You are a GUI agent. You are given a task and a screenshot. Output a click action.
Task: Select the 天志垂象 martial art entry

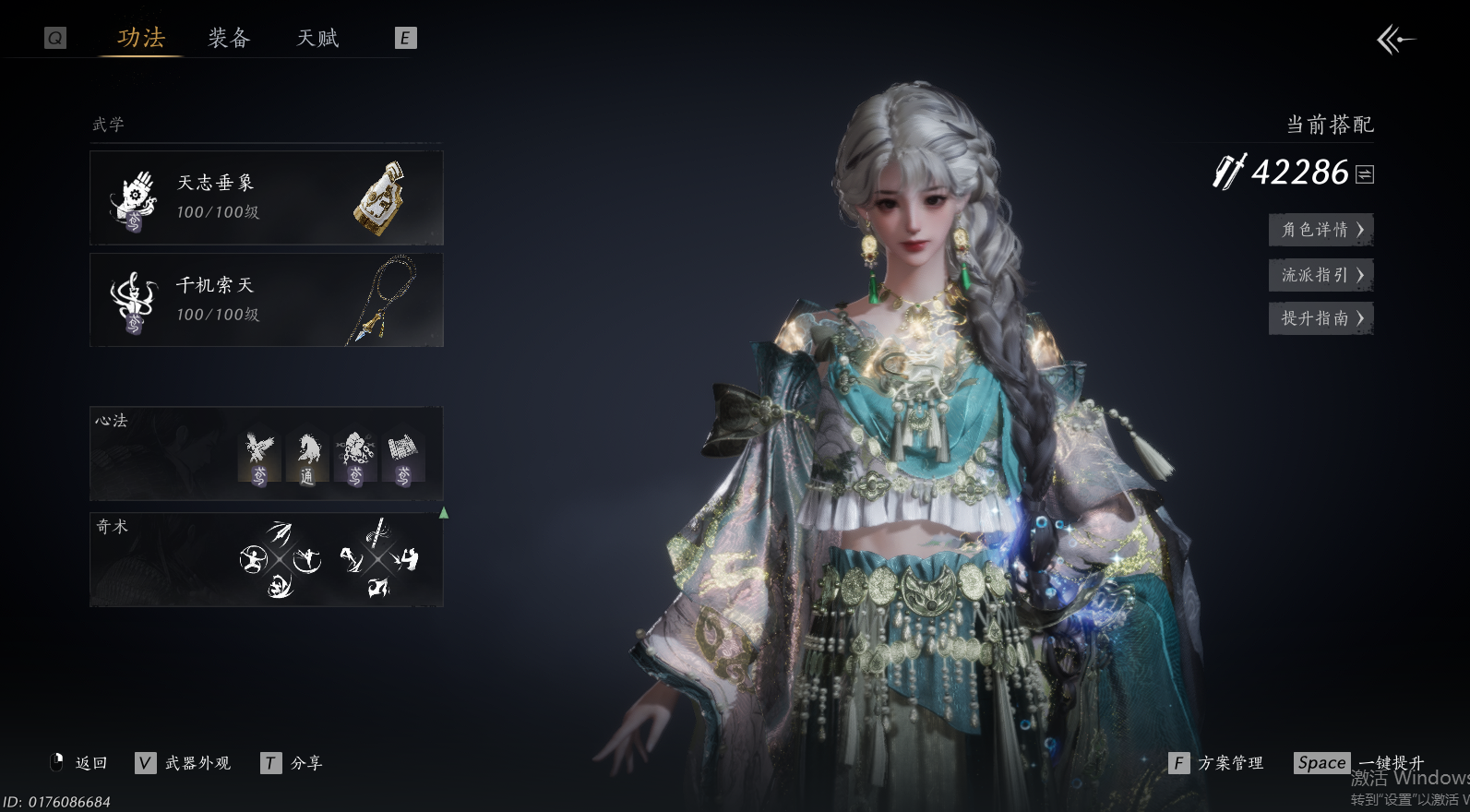pyautogui.click(x=266, y=197)
